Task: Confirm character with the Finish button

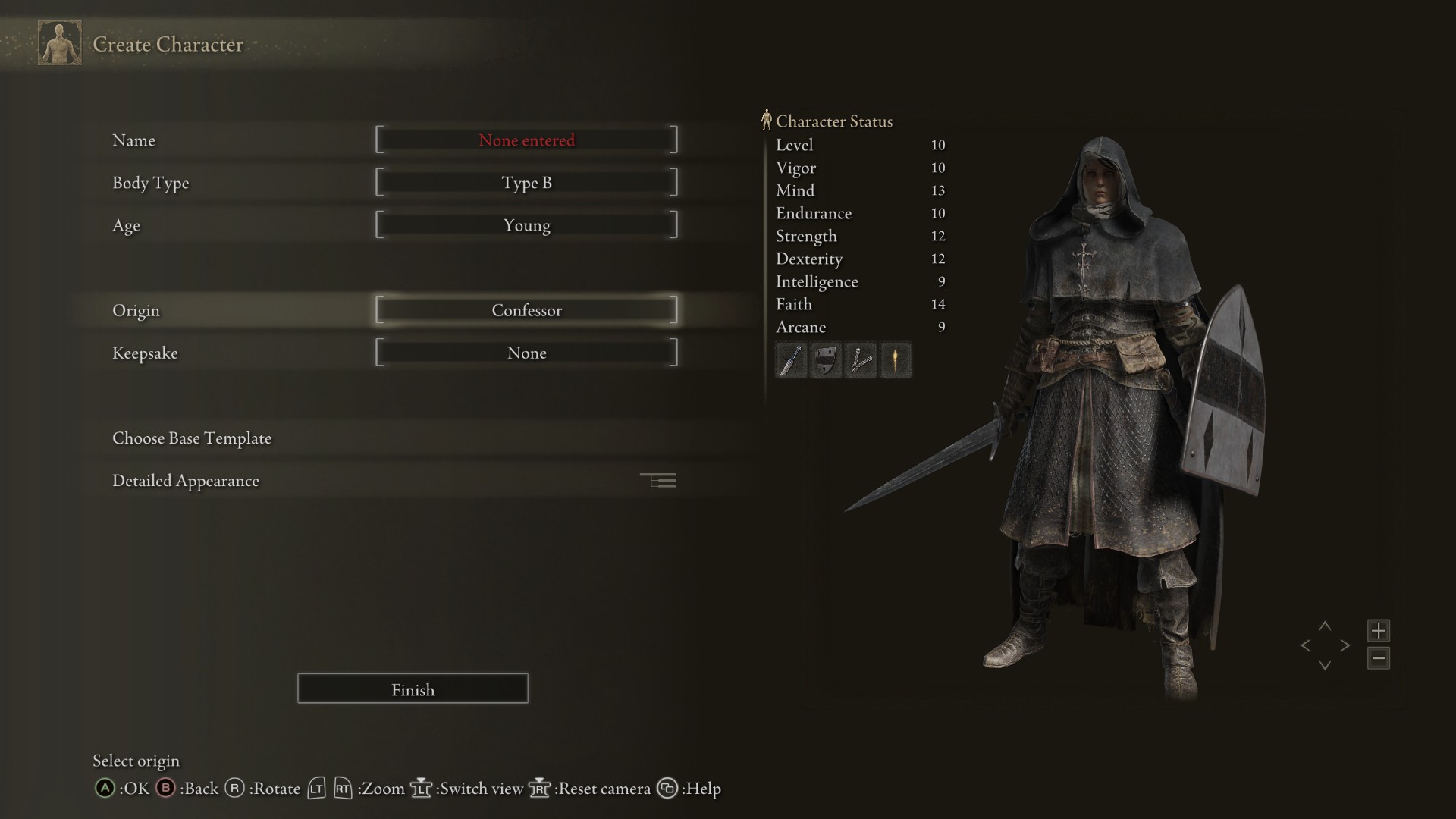Action: coord(413,689)
